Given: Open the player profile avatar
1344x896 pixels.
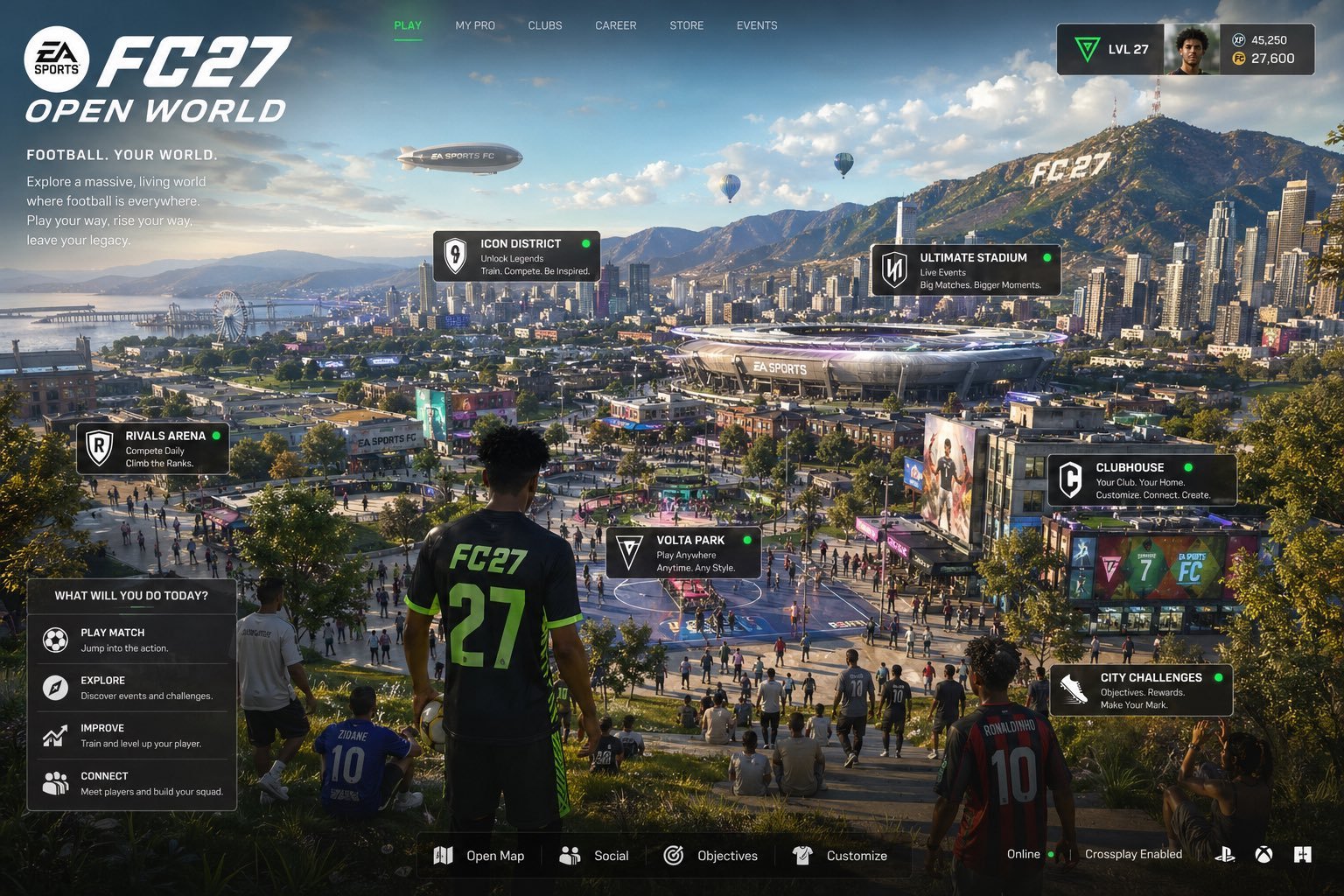Looking at the screenshot, I should [x=1192, y=50].
